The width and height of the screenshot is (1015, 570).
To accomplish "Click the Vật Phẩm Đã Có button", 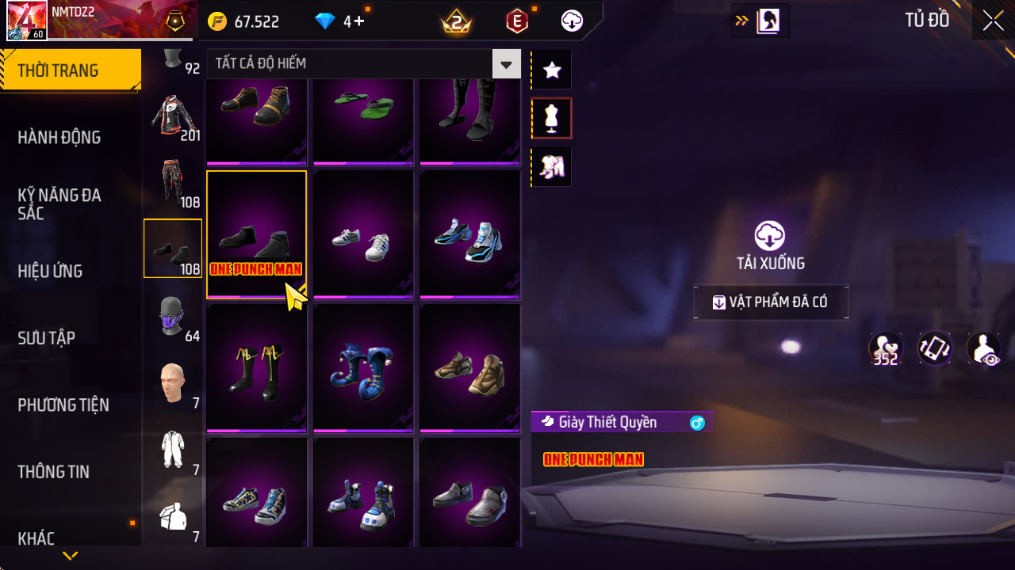I will pos(771,302).
